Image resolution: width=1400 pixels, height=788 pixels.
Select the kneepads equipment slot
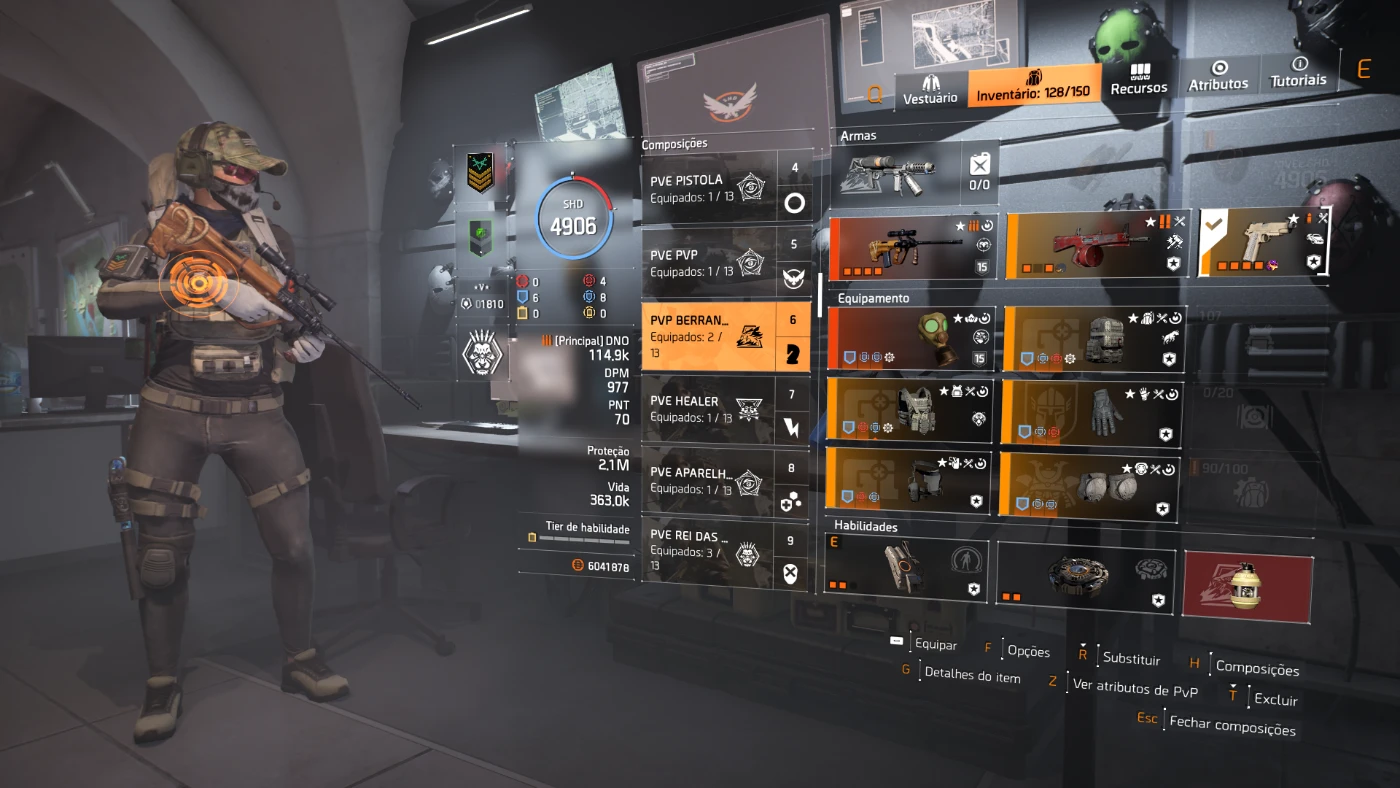coord(1088,484)
